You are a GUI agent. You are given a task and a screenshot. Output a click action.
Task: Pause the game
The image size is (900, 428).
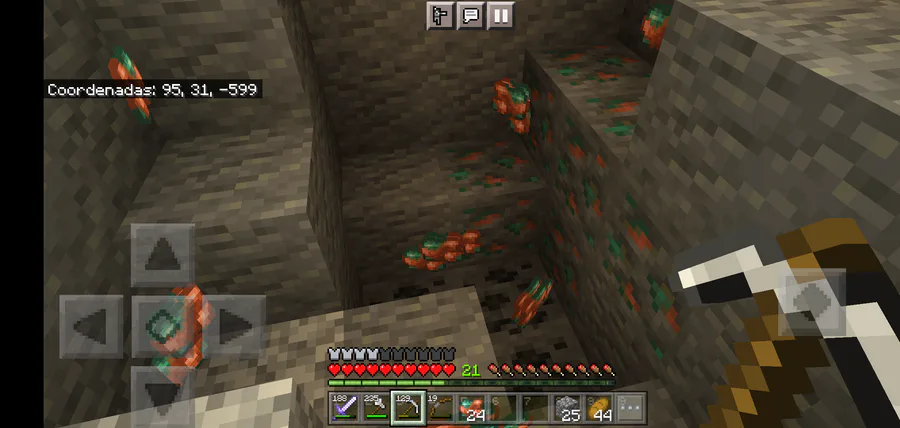coord(500,15)
